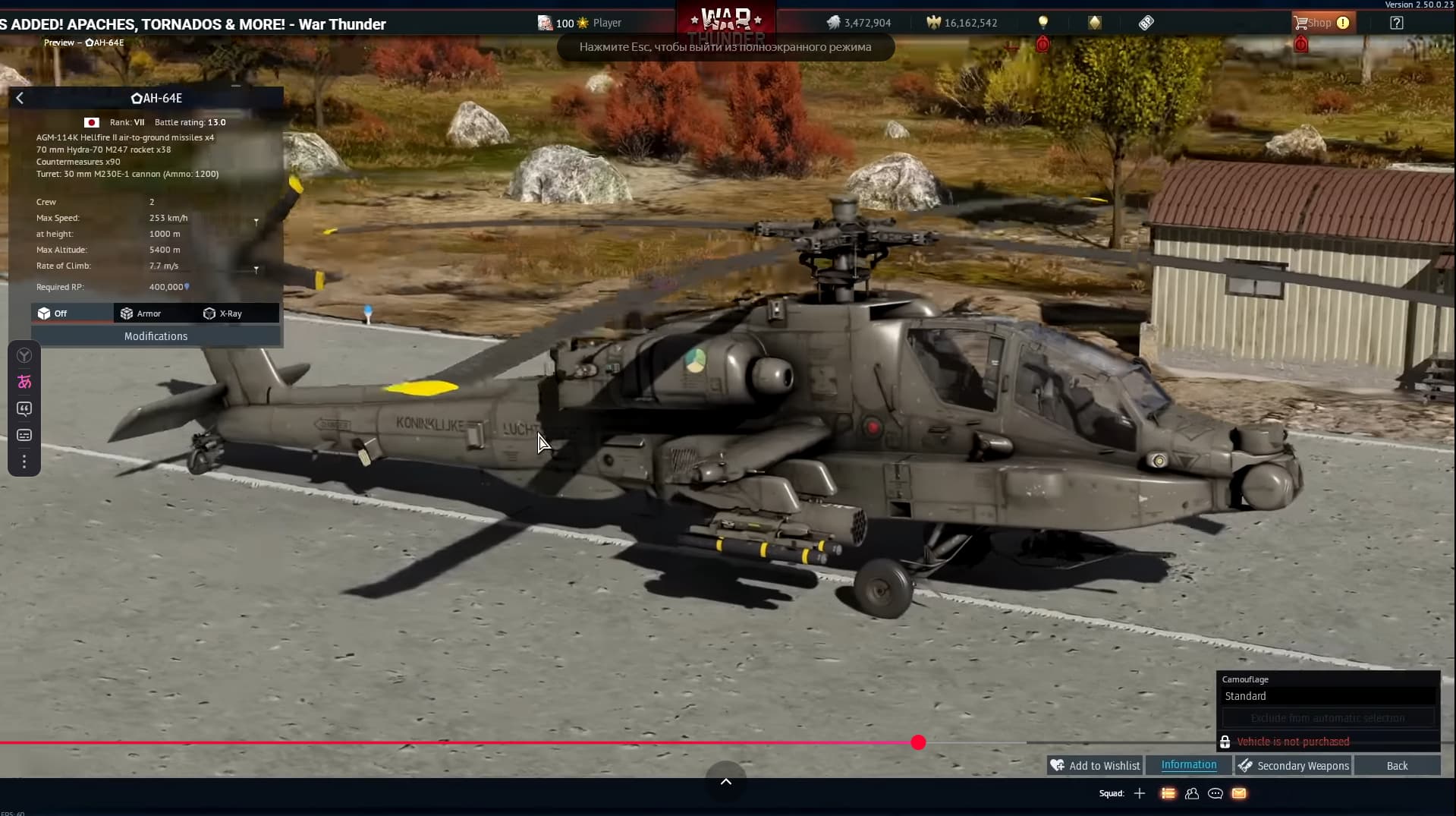
Task: Open the contacts icon beside Squad
Action: pos(1191,793)
